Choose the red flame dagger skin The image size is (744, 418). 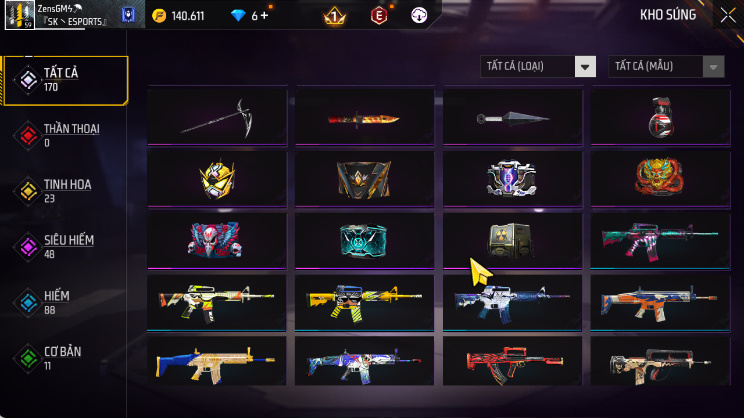click(x=365, y=117)
